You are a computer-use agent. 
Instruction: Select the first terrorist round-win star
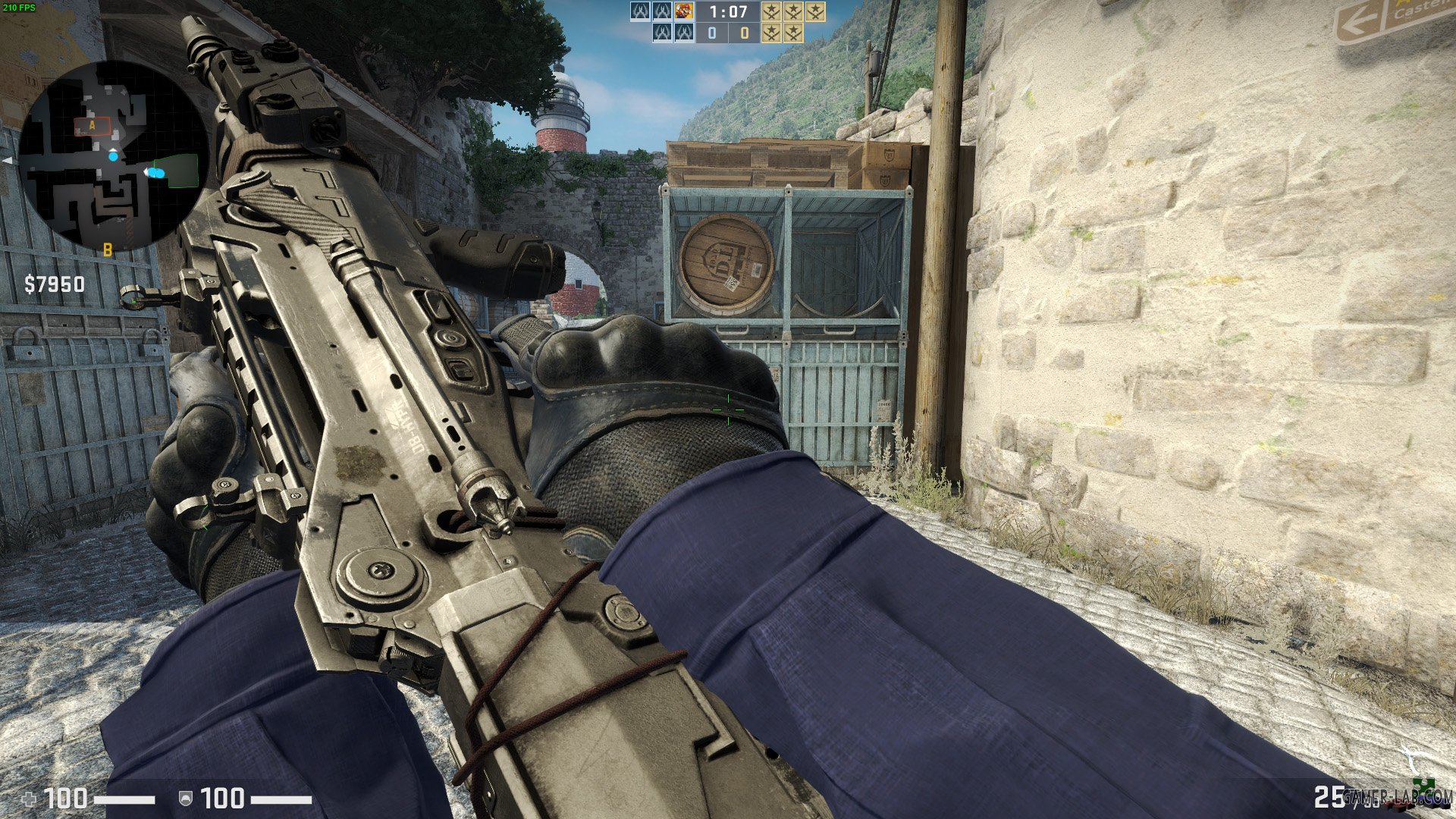point(772,12)
